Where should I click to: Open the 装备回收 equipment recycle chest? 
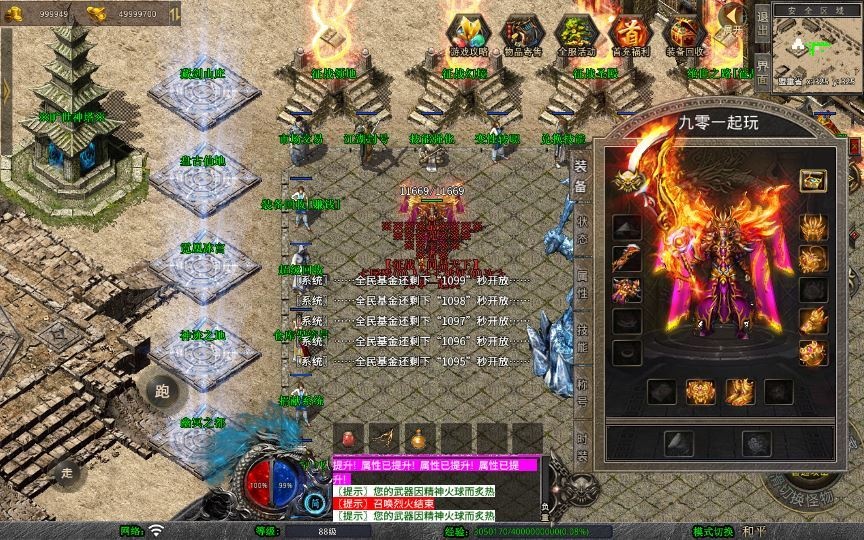pos(684,34)
